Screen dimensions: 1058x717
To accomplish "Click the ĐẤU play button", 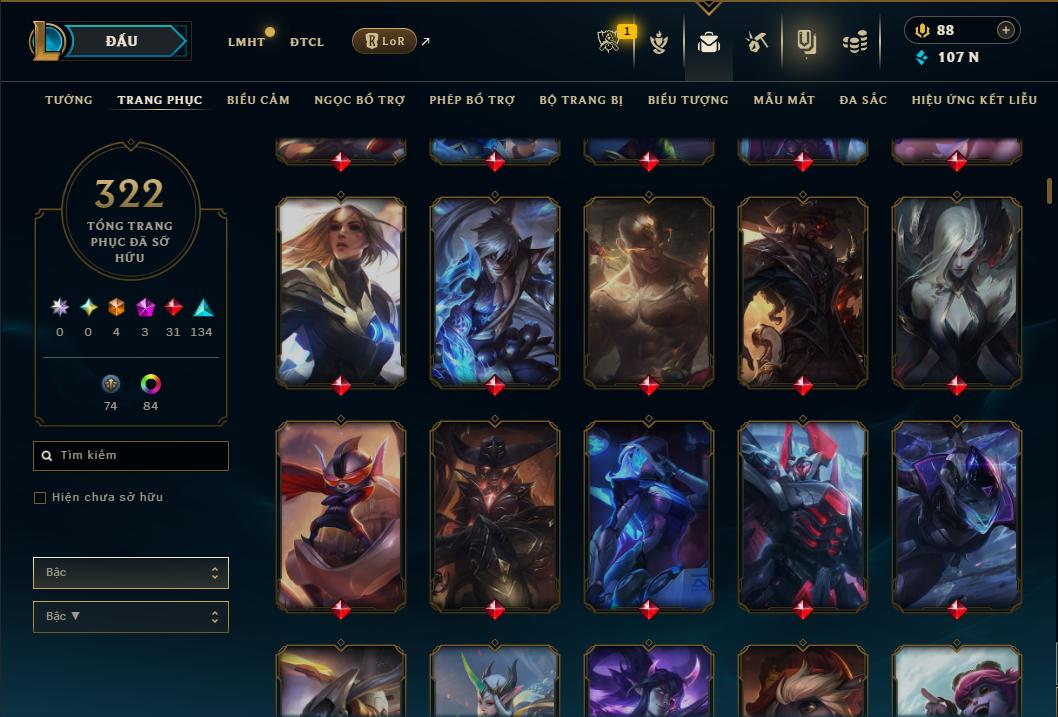I will pos(121,41).
